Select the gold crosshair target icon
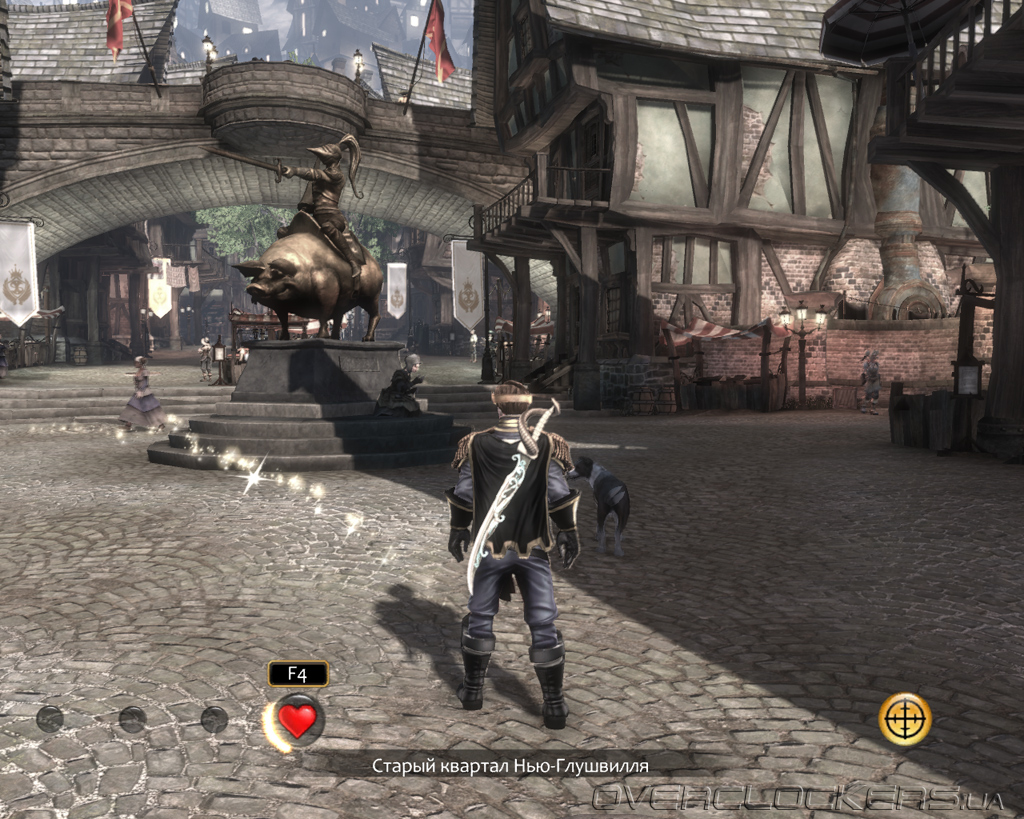This screenshot has width=1024, height=819. click(905, 719)
